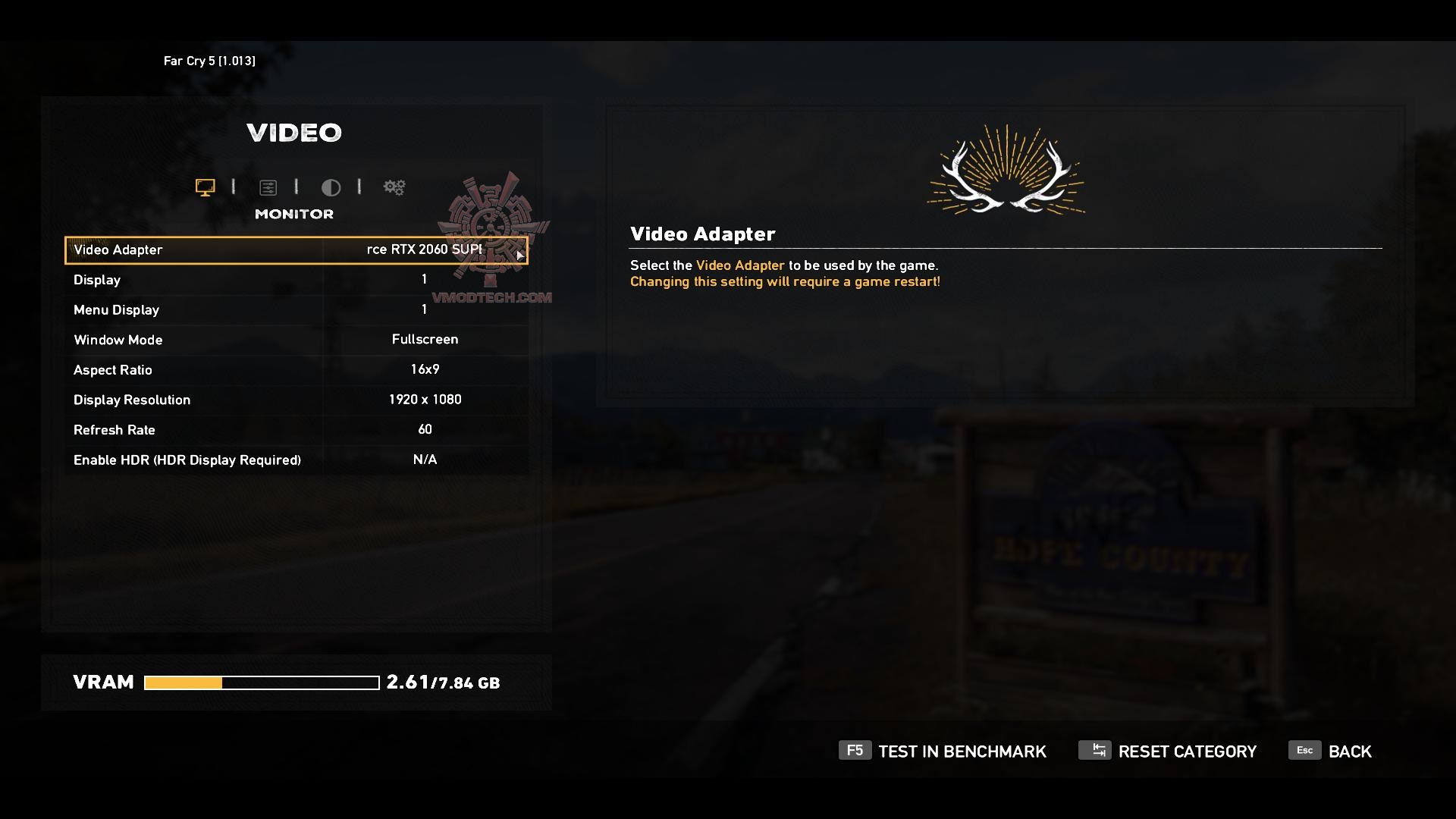Select the Menu Display row
Image resolution: width=1456 pixels, height=819 pixels.
tap(296, 310)
